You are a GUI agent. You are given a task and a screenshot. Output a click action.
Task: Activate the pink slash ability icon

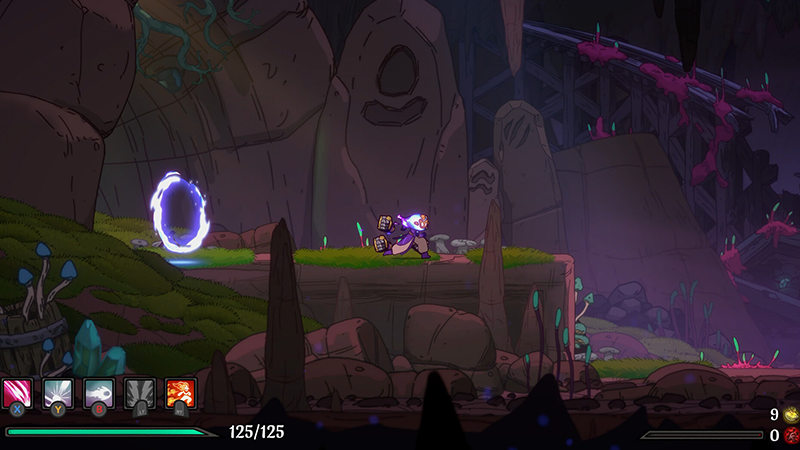click(17, 392)
